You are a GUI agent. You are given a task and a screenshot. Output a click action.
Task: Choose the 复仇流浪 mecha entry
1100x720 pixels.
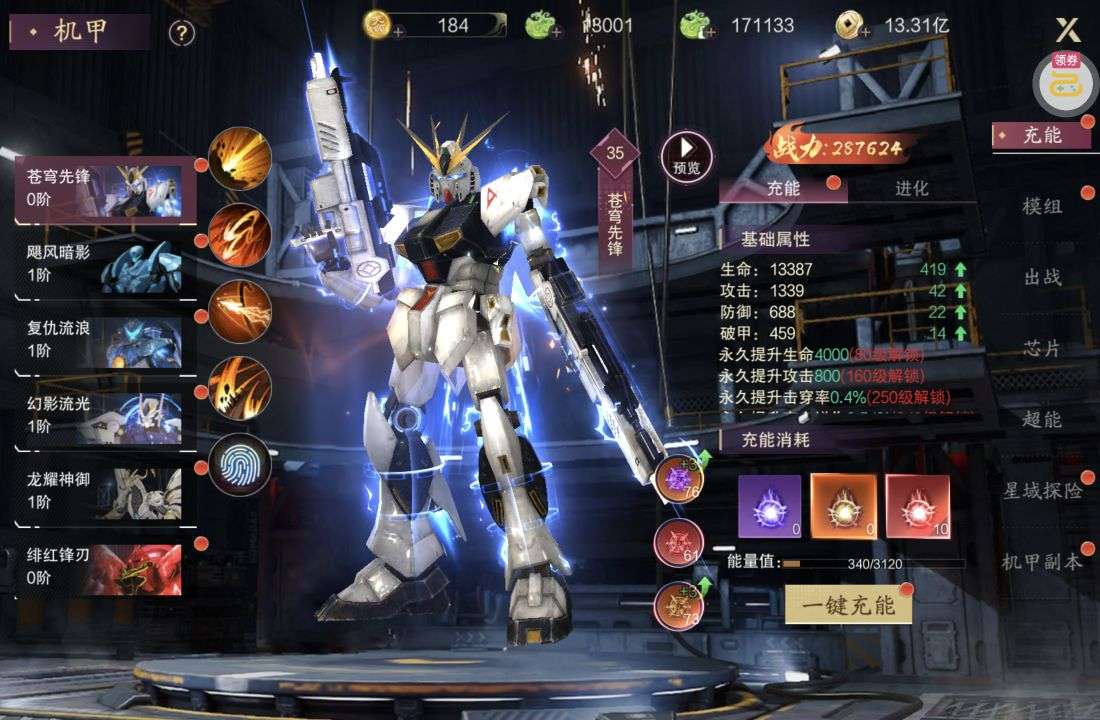tap(105, 340)
